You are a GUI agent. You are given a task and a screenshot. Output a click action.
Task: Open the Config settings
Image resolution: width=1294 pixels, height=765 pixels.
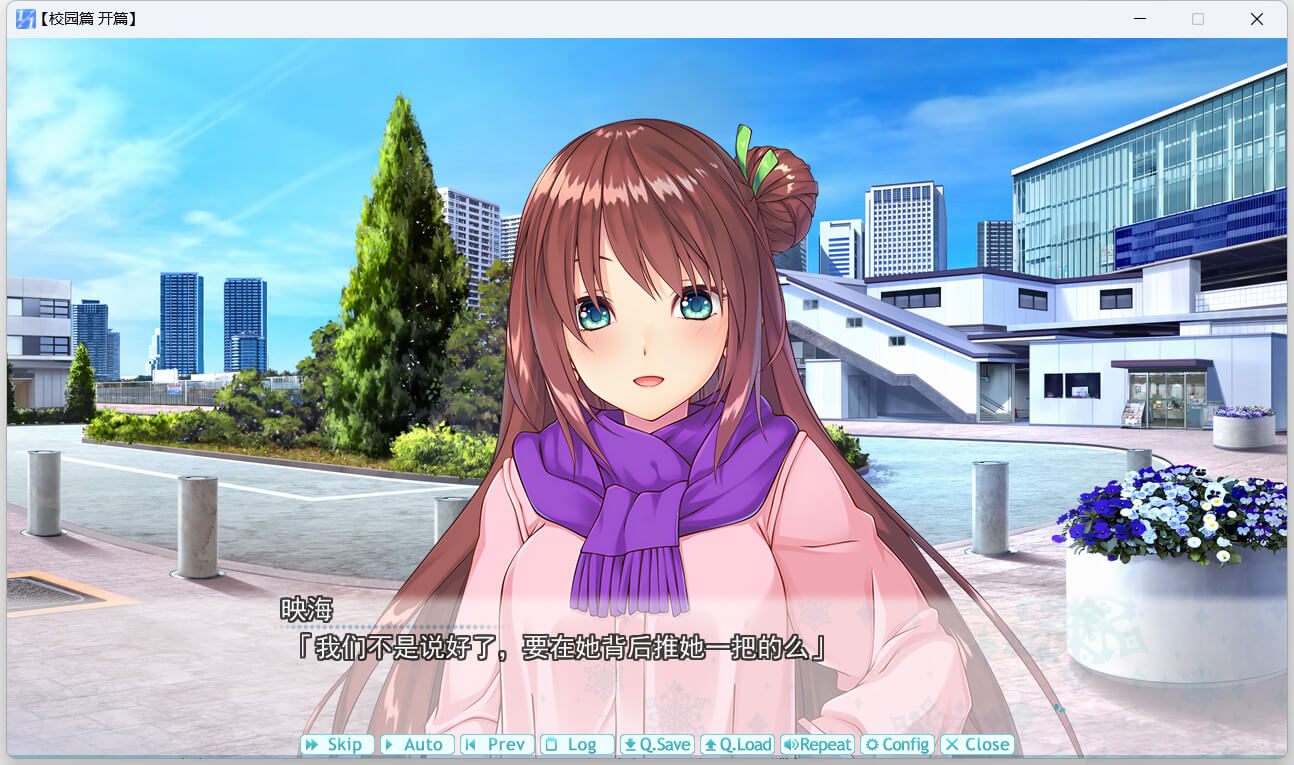click(x=897, y=745)
